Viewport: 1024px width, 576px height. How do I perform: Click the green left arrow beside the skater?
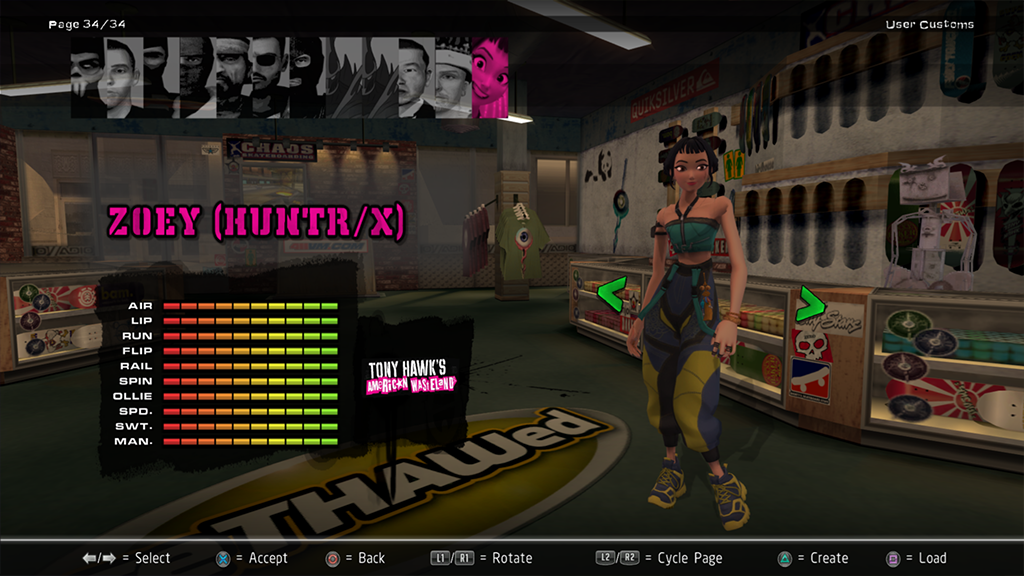pyautogui.click(x=611, y=294)
